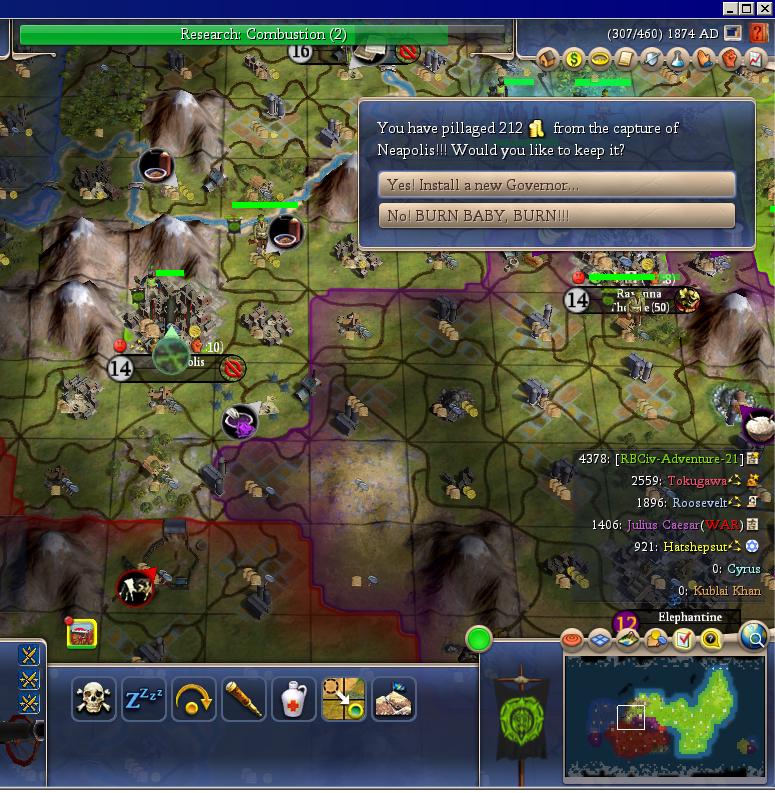Screen dimensions: 775x793
Task: Heal the unit with the medicine jug button
Action: pos(294,699)
